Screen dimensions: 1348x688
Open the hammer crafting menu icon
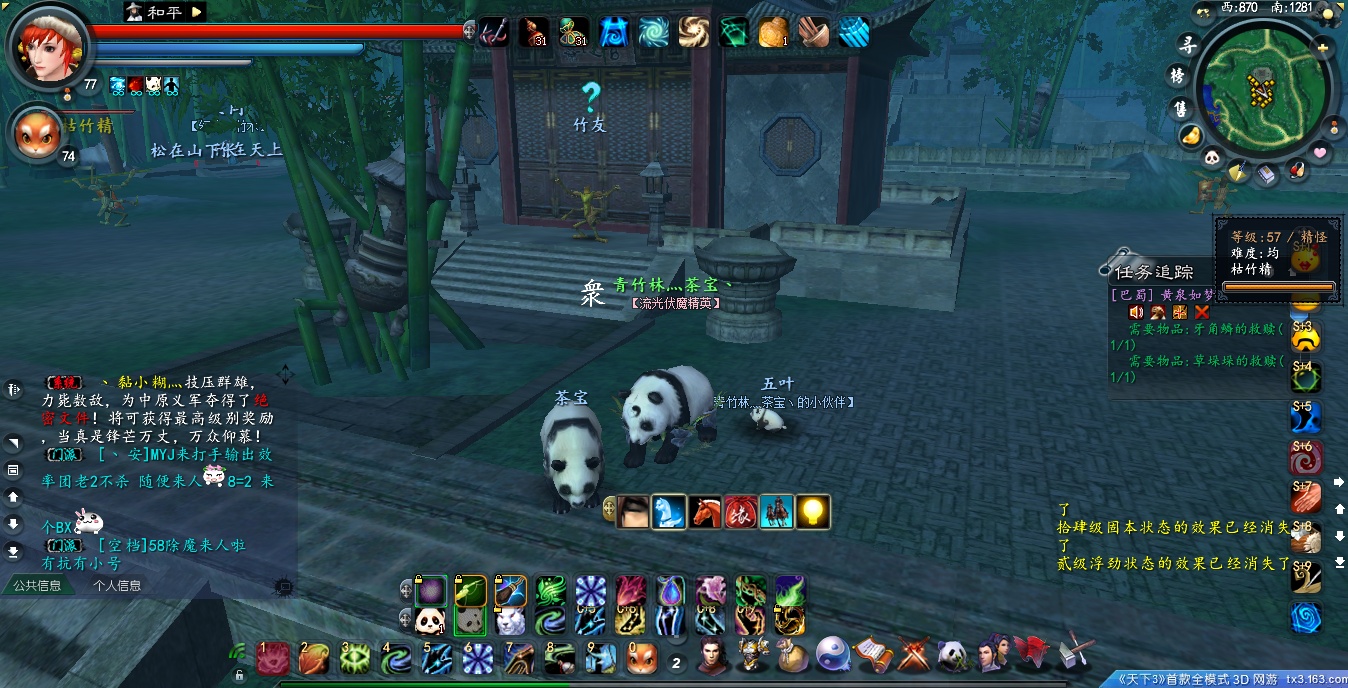click(1077, 652)
